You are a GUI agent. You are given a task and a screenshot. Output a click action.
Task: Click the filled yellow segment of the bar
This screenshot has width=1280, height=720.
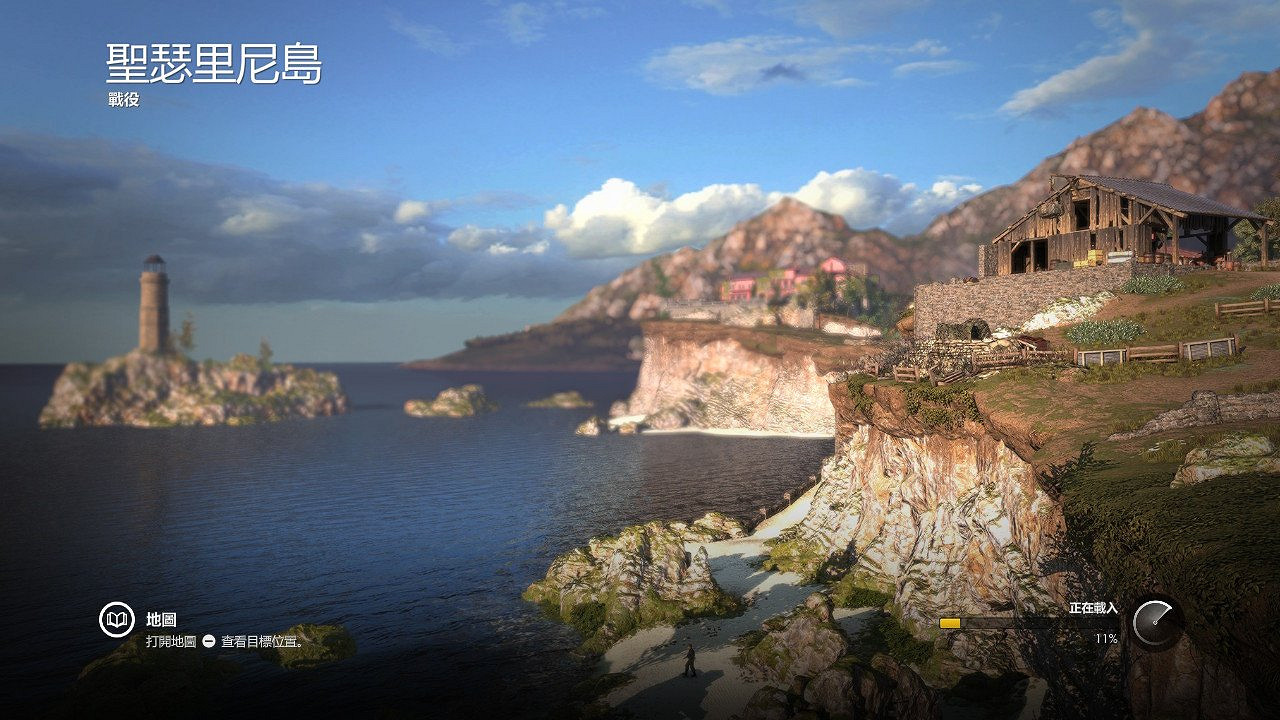point(952,623)
